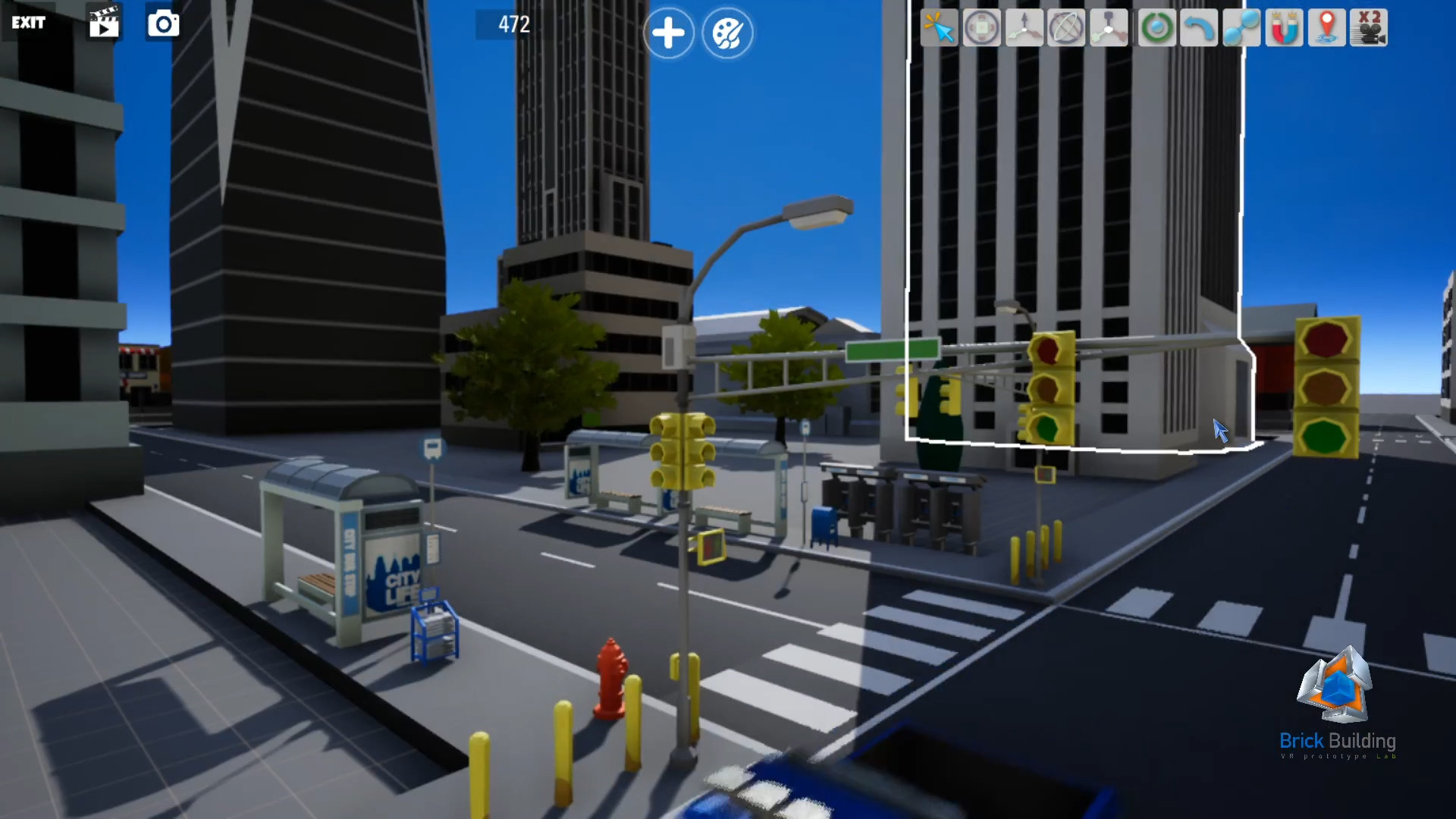The width and height of the screenshot is (1456, 819).
Task: Toggle the magnet snapping tool
Action: pos(1284,27)
